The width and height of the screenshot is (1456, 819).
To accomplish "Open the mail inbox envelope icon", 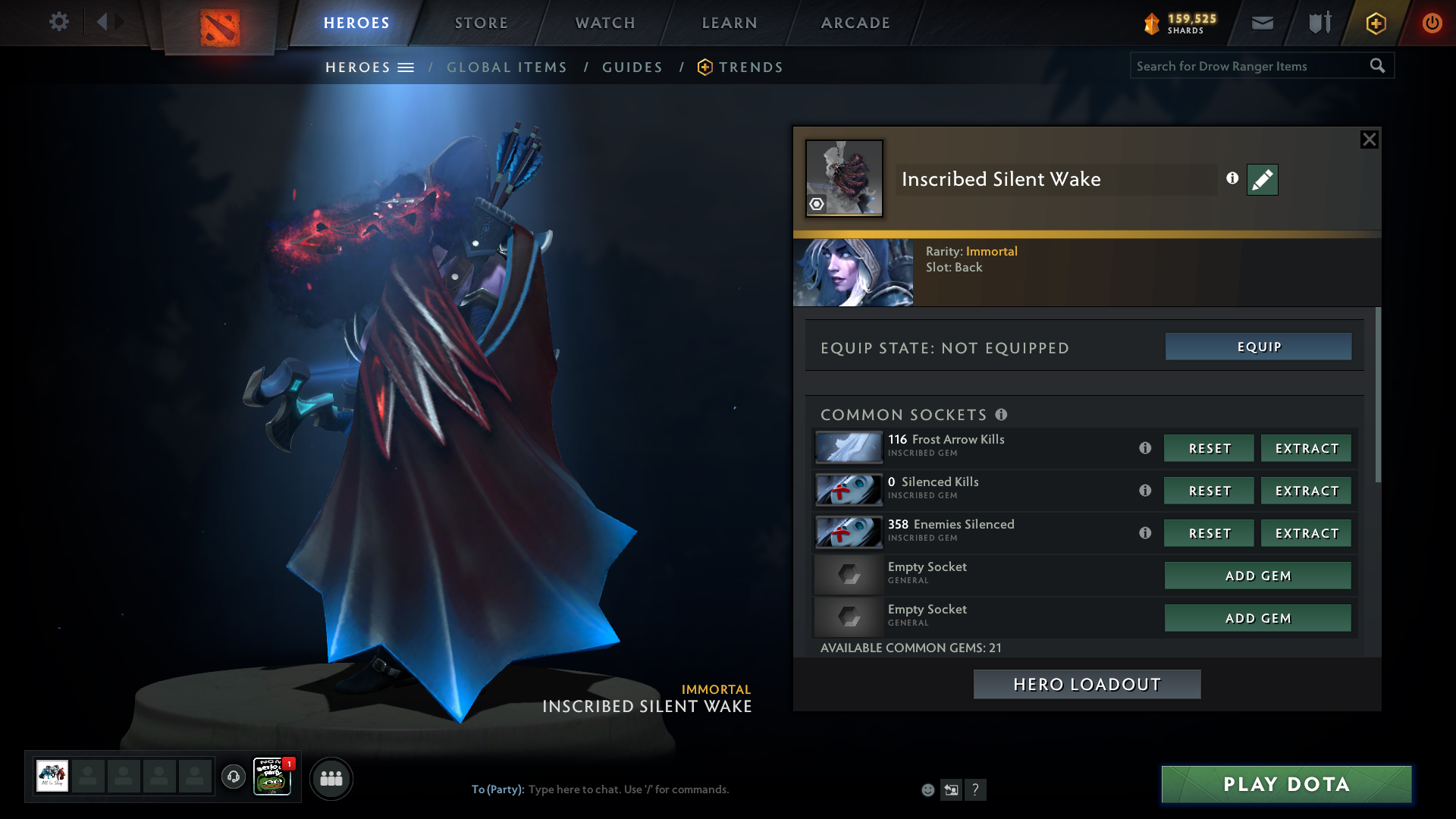I will click(x=1262, y=23).
